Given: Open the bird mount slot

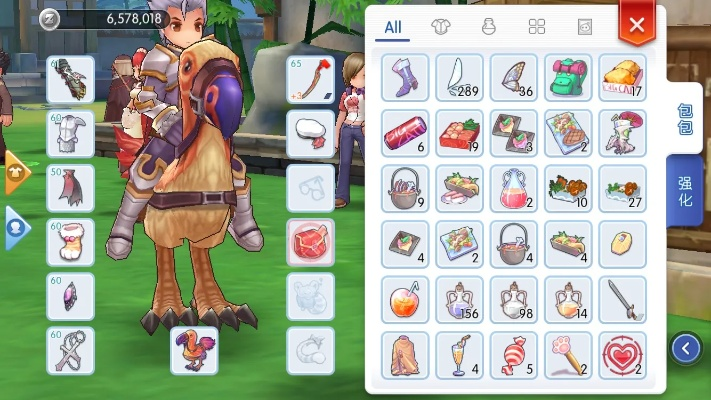Looking at the screenshot, I should (193, 350).
